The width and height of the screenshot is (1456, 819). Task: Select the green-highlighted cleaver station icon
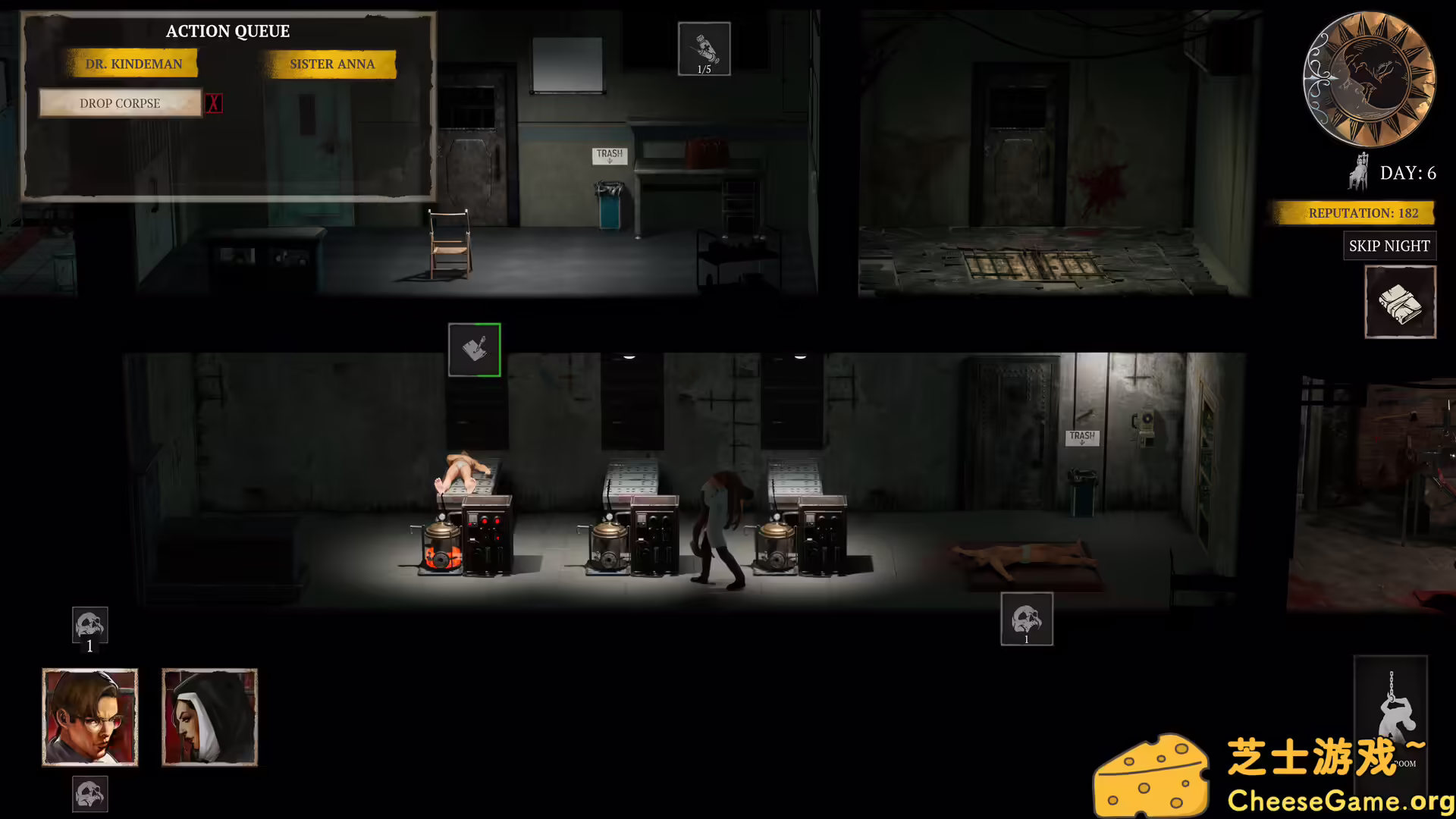coord(475,350)
